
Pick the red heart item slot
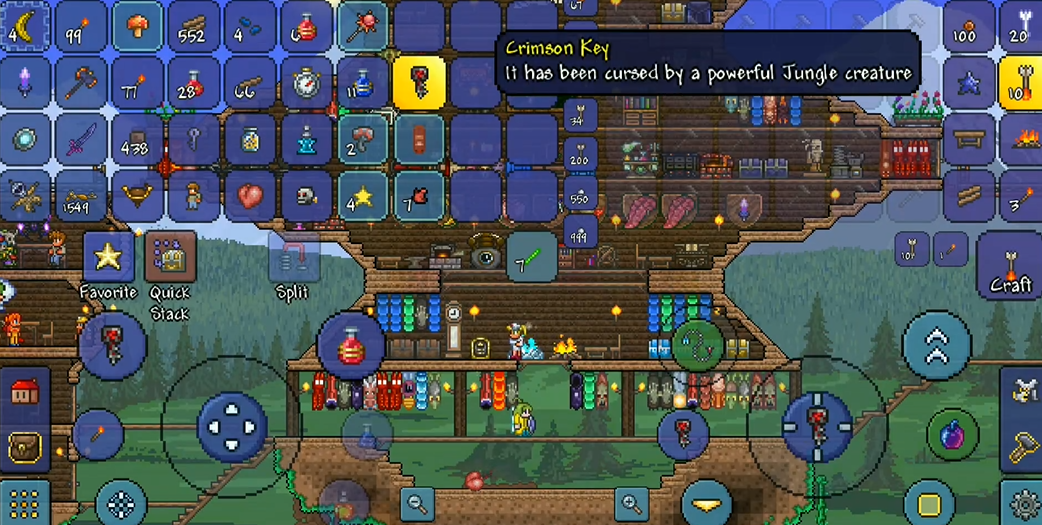[x=250, y=196]
